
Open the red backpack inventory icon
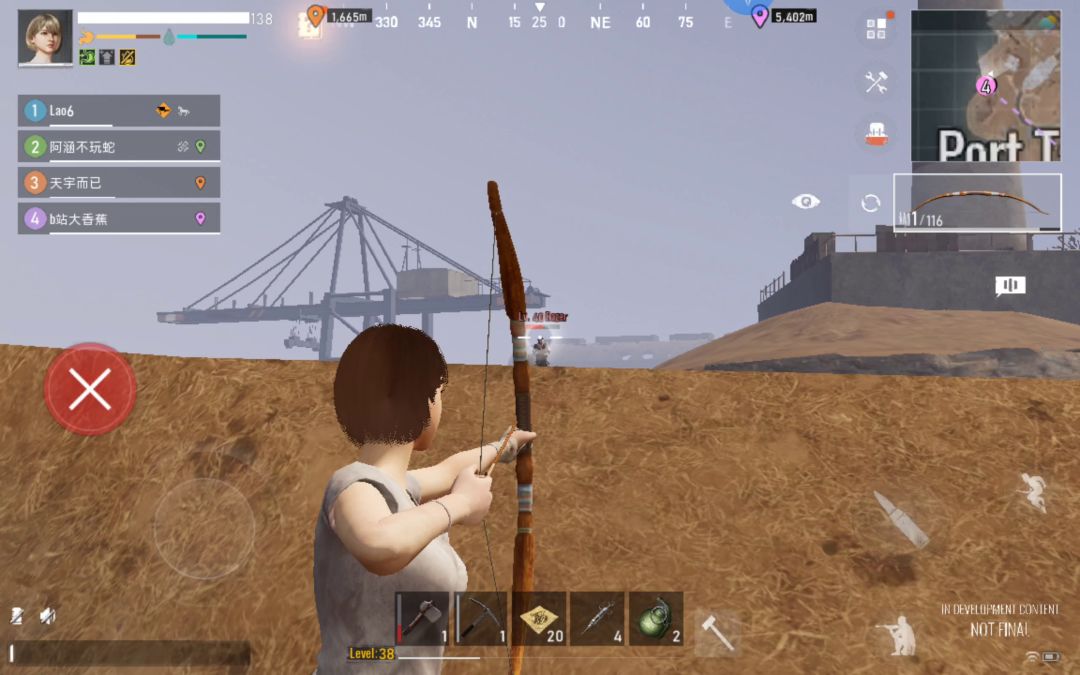pos(876,135)
